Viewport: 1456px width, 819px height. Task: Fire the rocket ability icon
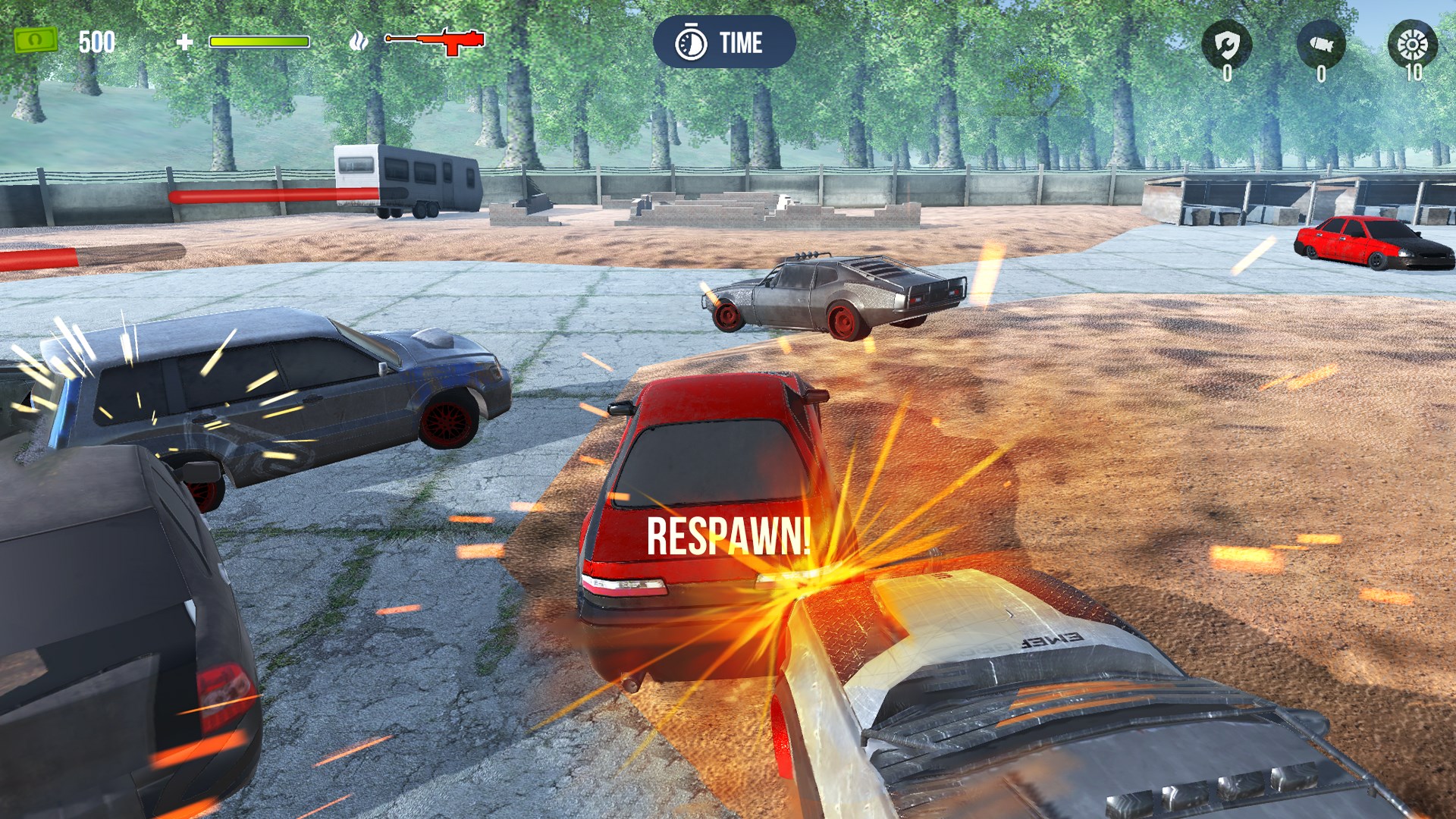[x=1321, y=45]
